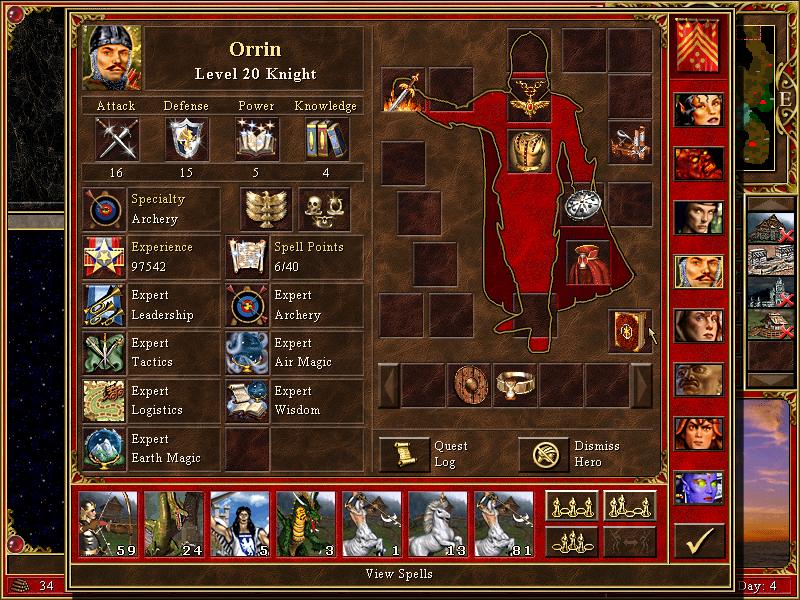Image resolution: width=800 pixels, height=600 pixels.
Task: Select the red cape artifact slot
Action: pyautogui.click(x=587, y=262)
